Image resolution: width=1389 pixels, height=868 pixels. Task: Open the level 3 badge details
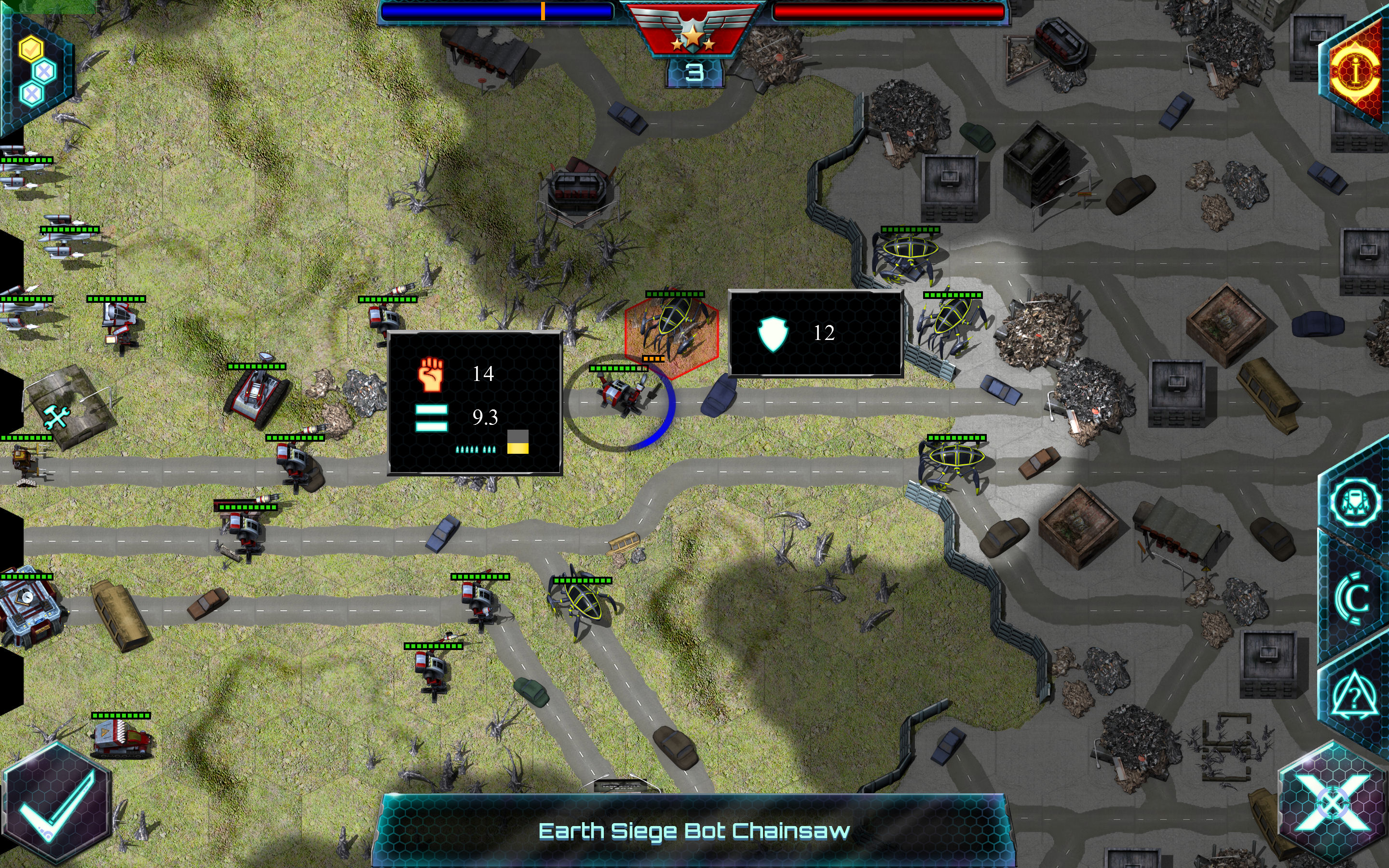[x=694, y=73]
